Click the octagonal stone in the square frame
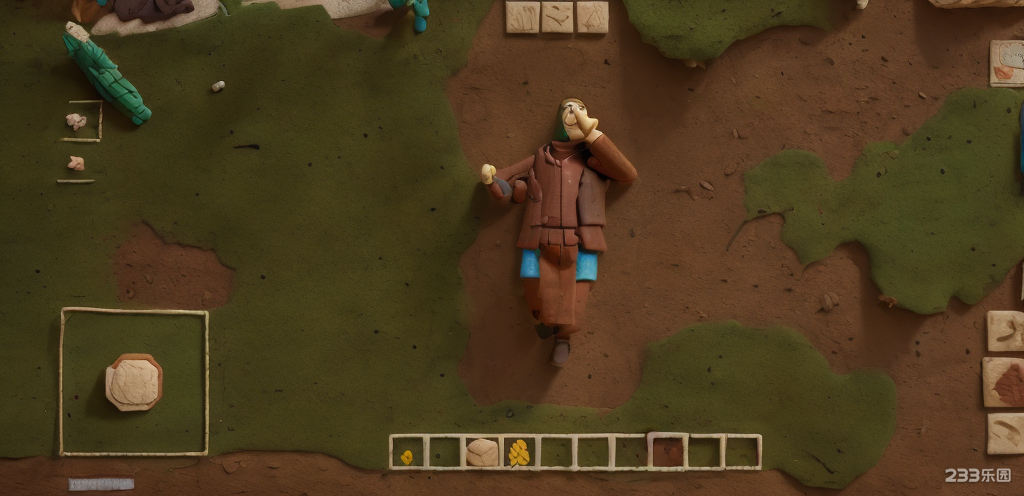This screenshot has width=1024, height=496. tap(134, 382)
